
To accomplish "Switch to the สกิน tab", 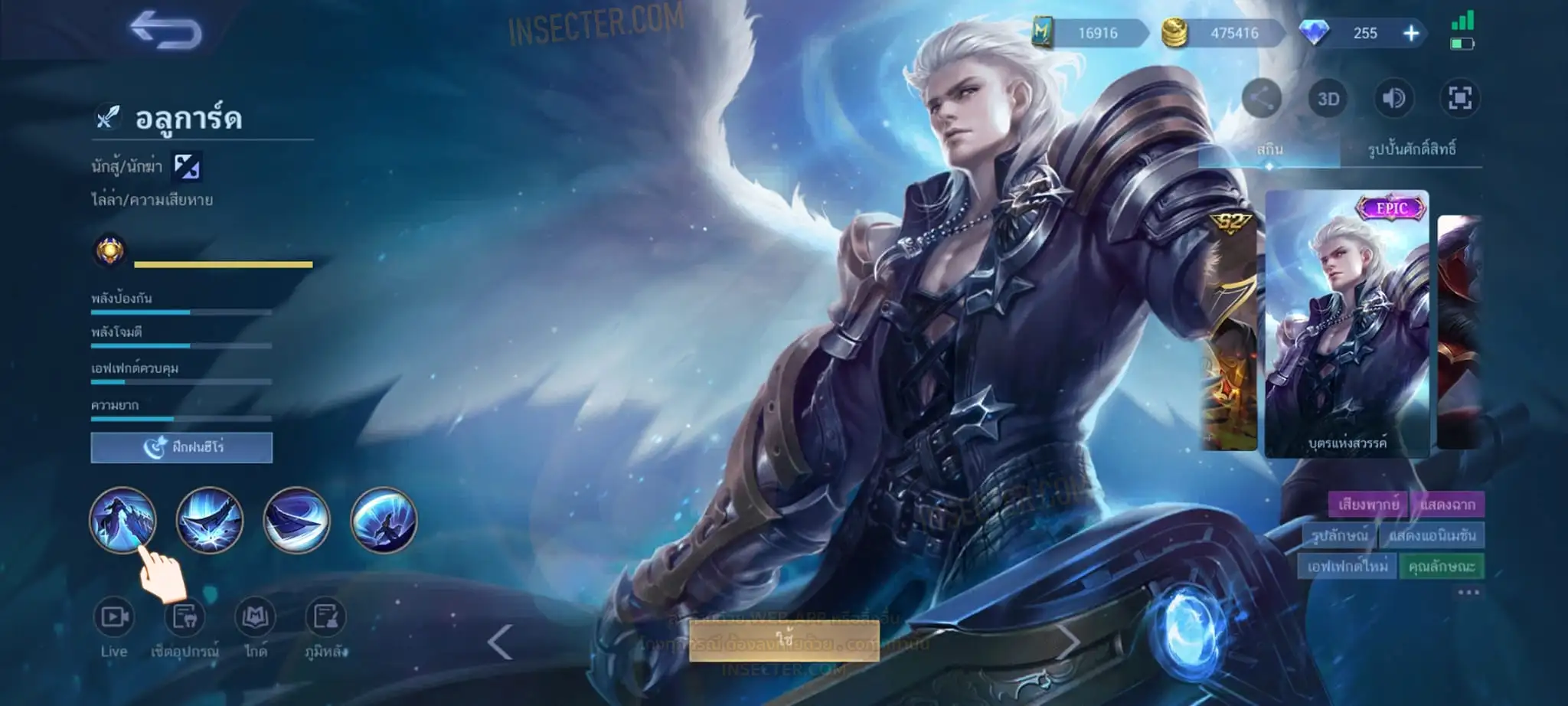I will [x=1269, y=149].
